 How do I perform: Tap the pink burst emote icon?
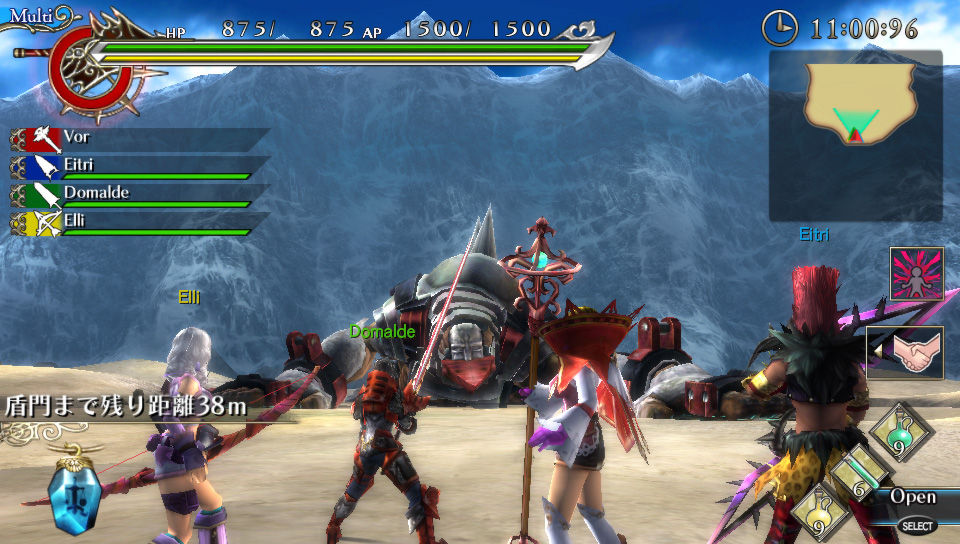click(916, 274)
